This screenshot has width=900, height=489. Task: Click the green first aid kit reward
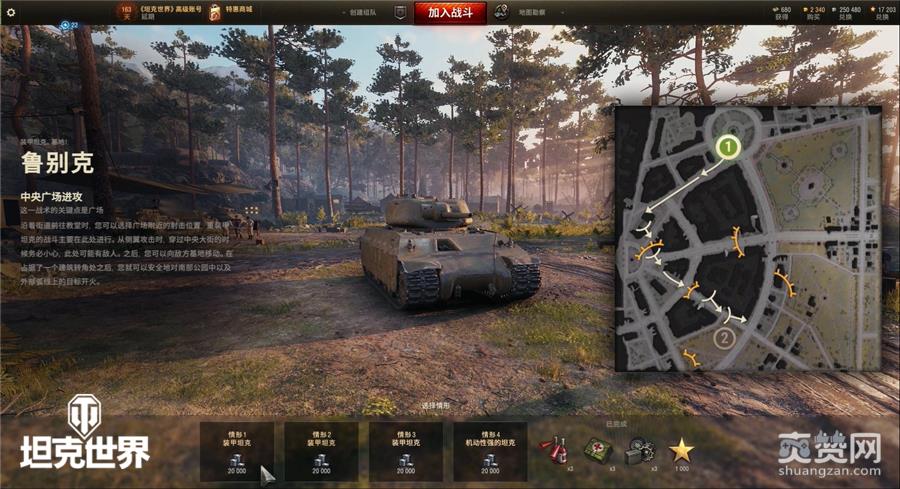(598, 451)
